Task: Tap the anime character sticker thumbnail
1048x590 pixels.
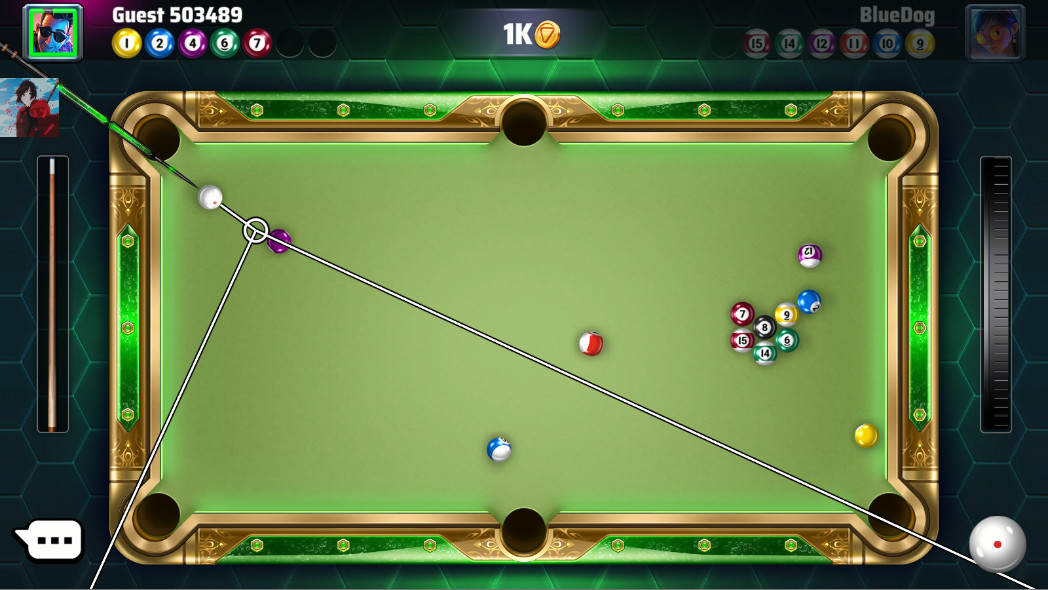Action: [29, 108]
